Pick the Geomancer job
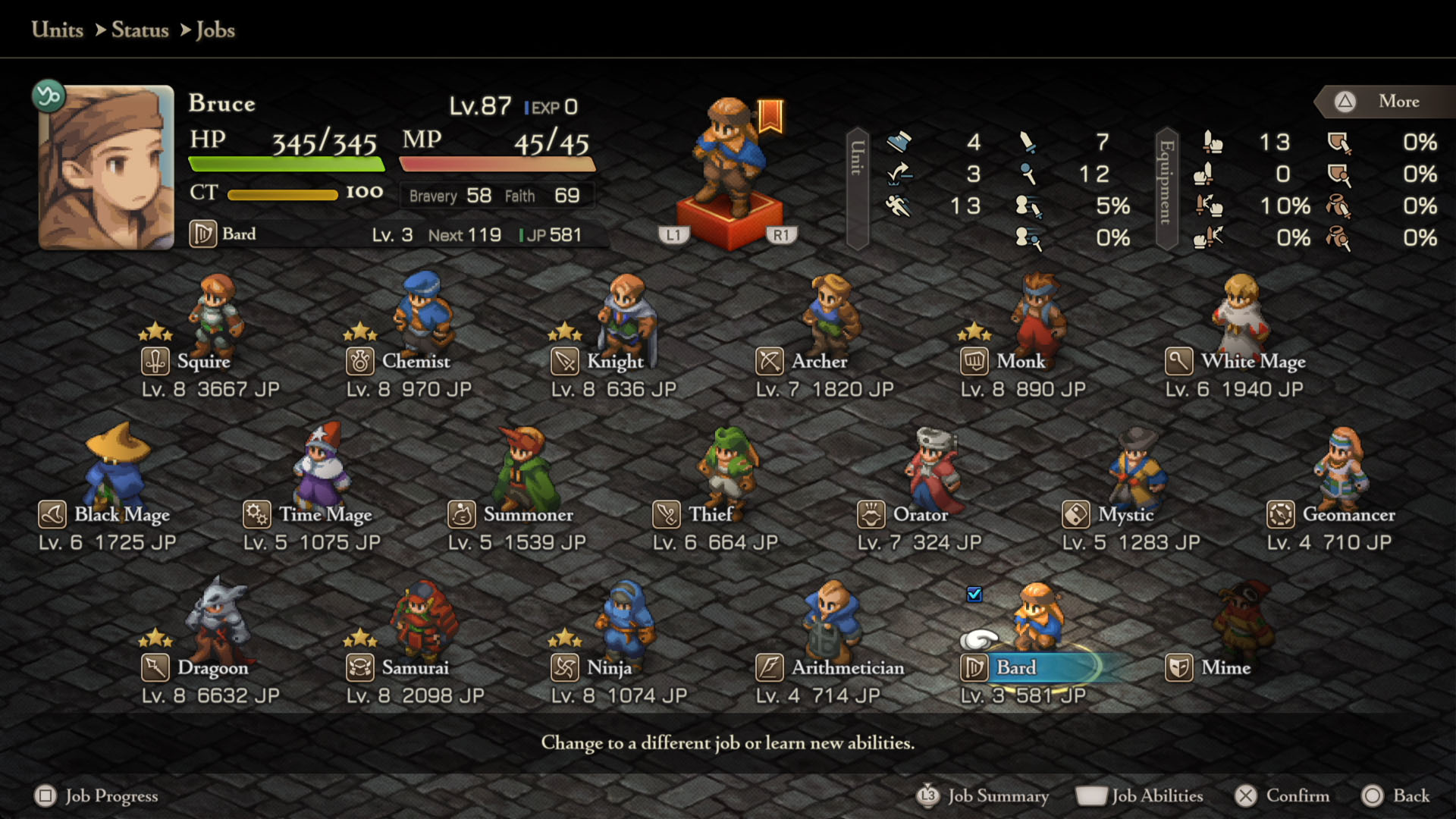Viewport: 1456px width, 819px height. (1348, 515)
